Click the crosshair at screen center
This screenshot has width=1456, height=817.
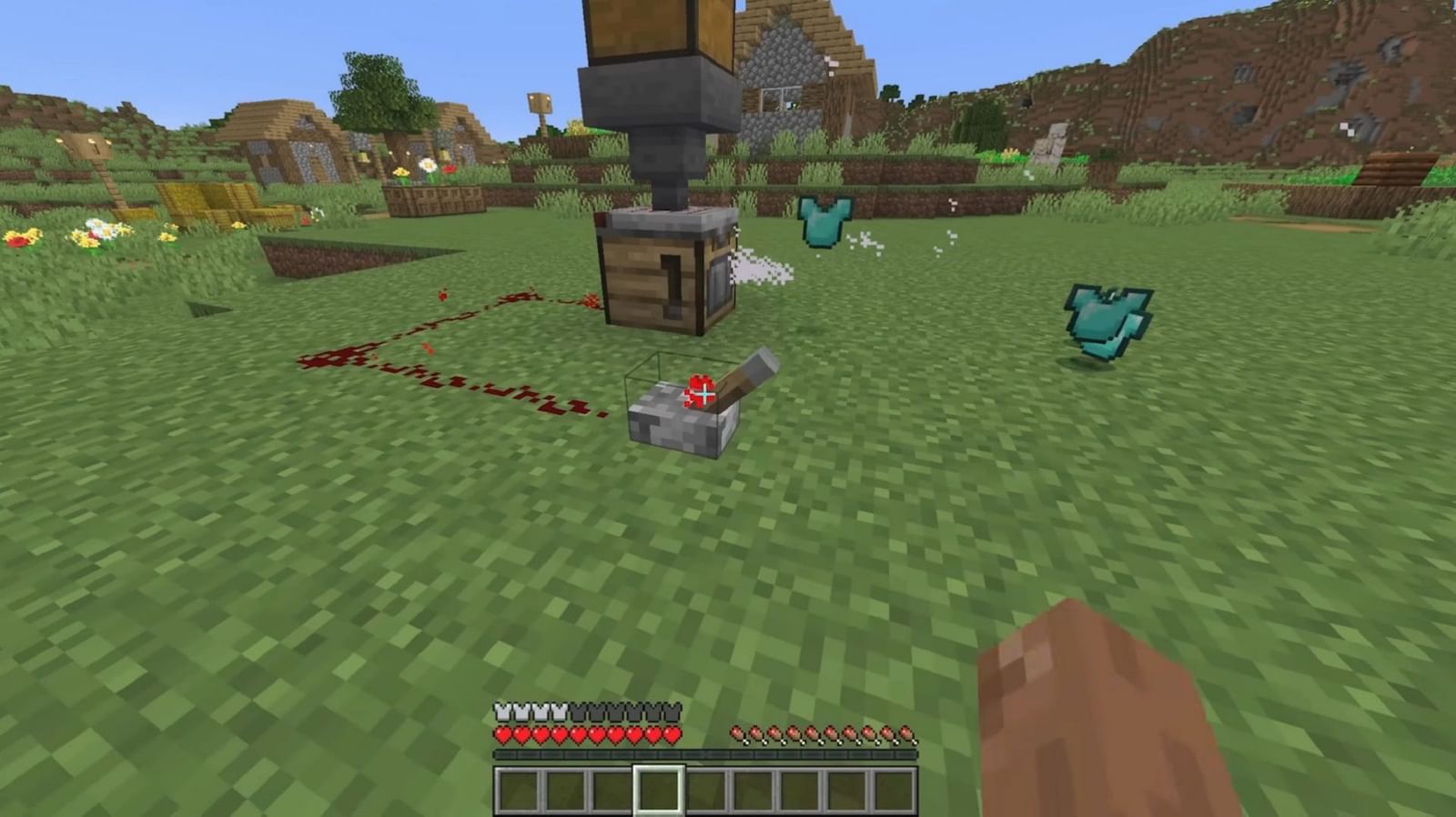(703, 395)
